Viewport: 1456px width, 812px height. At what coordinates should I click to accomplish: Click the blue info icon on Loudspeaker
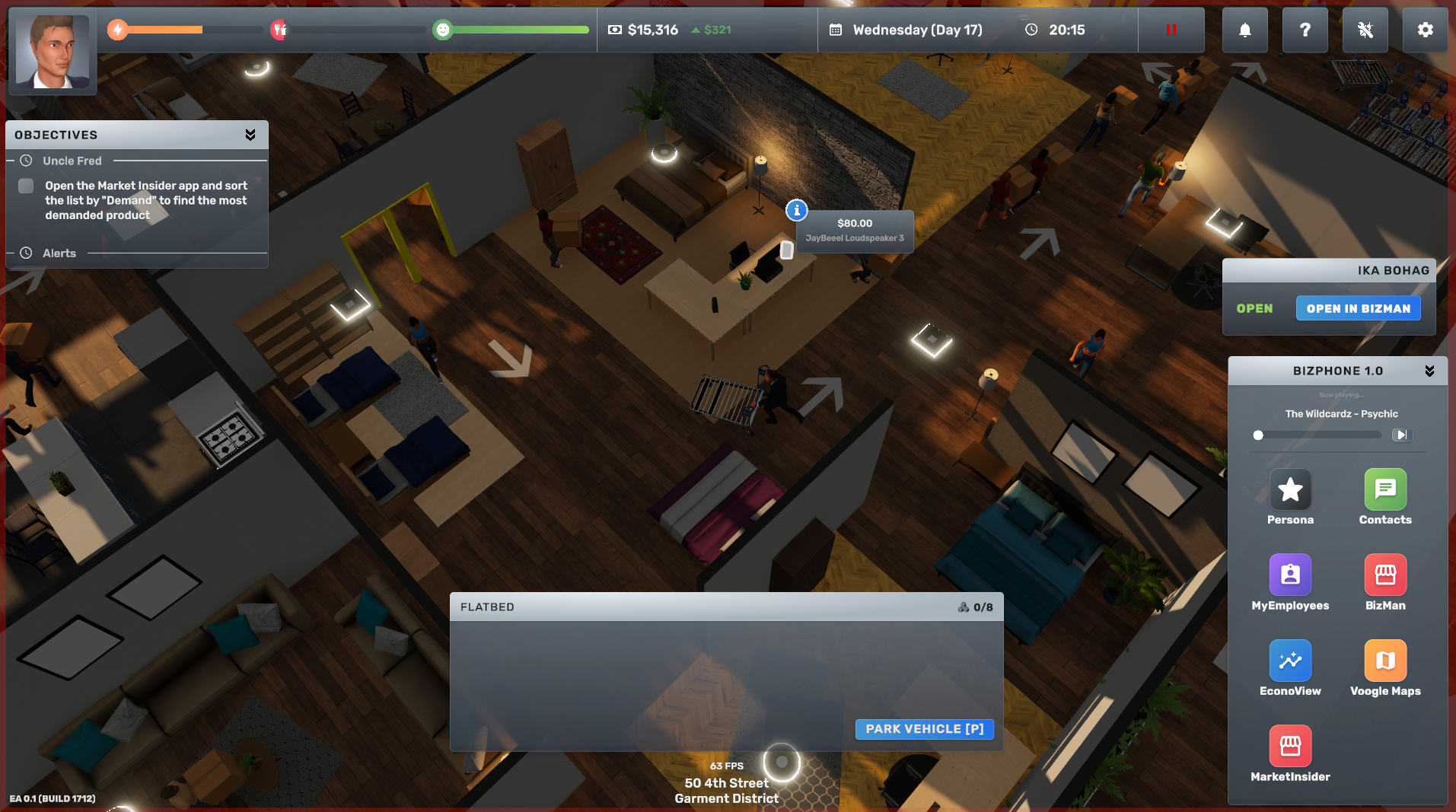pyautogui.click(x=796, y=210)
